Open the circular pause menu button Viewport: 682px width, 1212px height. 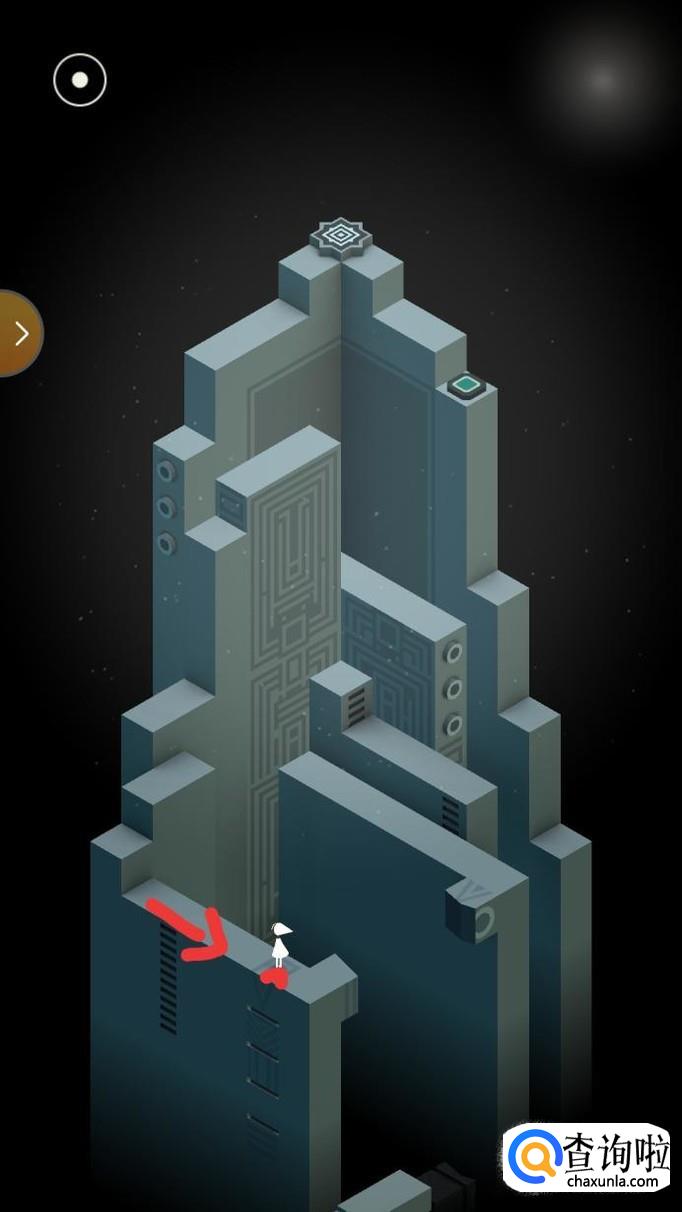click(80, 80)
